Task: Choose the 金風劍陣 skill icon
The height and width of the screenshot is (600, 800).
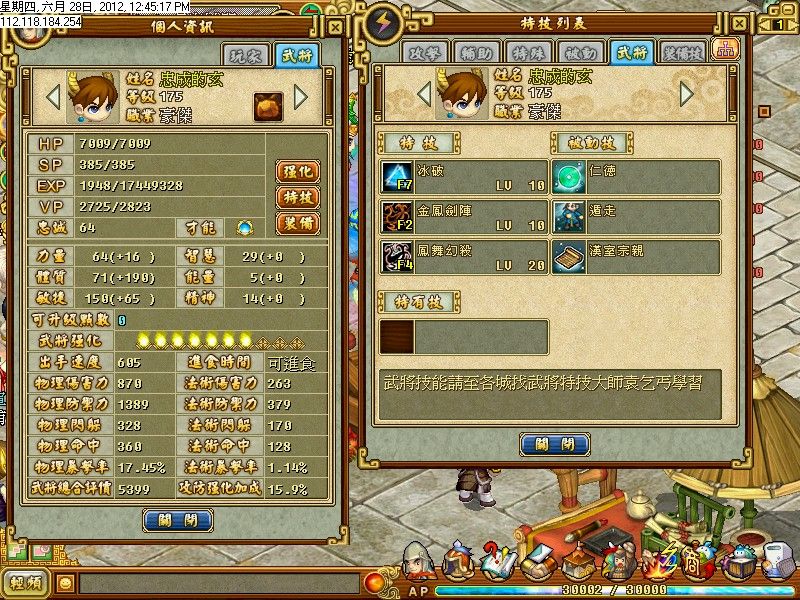Action: (x=397, y=215)
